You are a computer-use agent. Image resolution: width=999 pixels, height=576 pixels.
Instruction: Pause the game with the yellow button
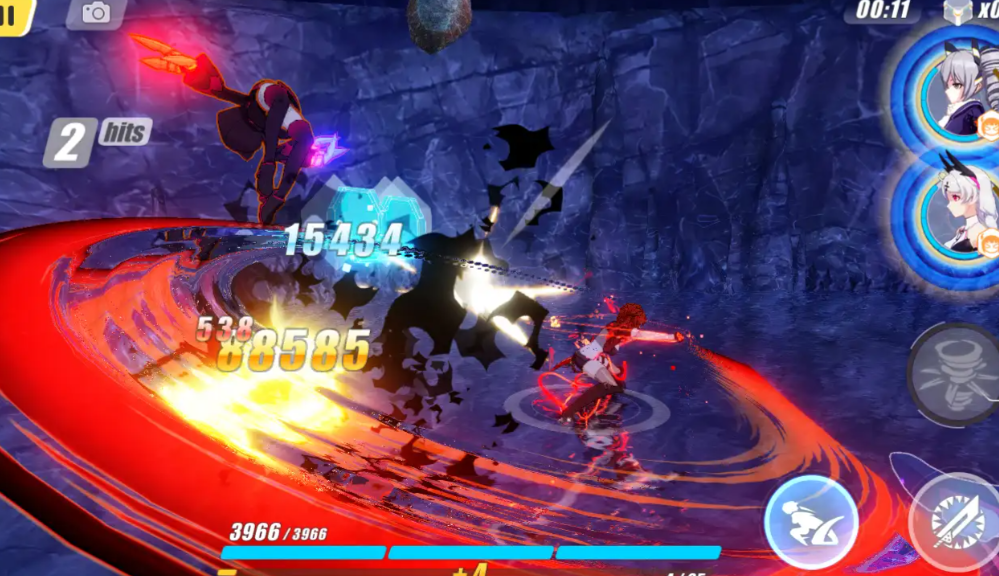[x=14, y=15]
